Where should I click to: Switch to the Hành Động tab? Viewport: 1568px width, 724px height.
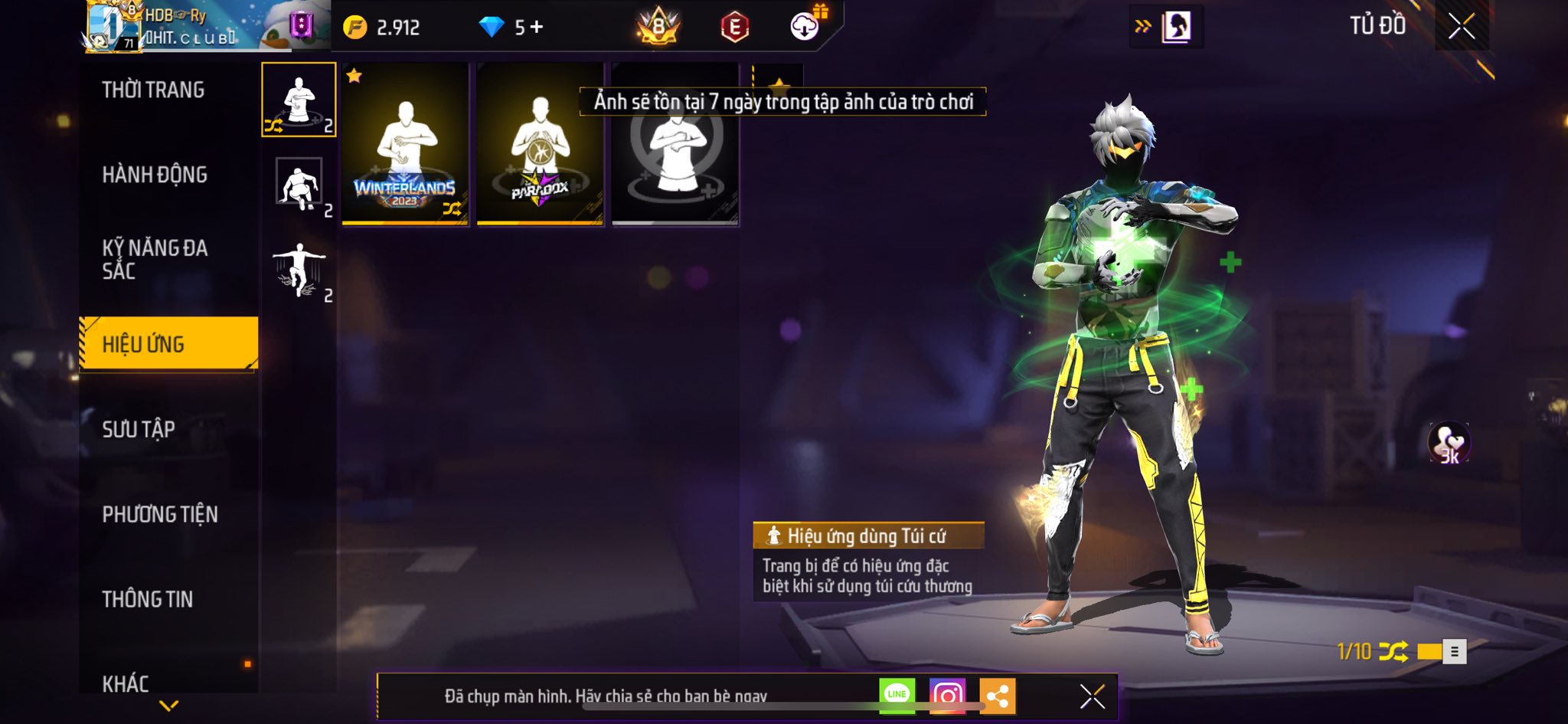(x=155, y=175)
